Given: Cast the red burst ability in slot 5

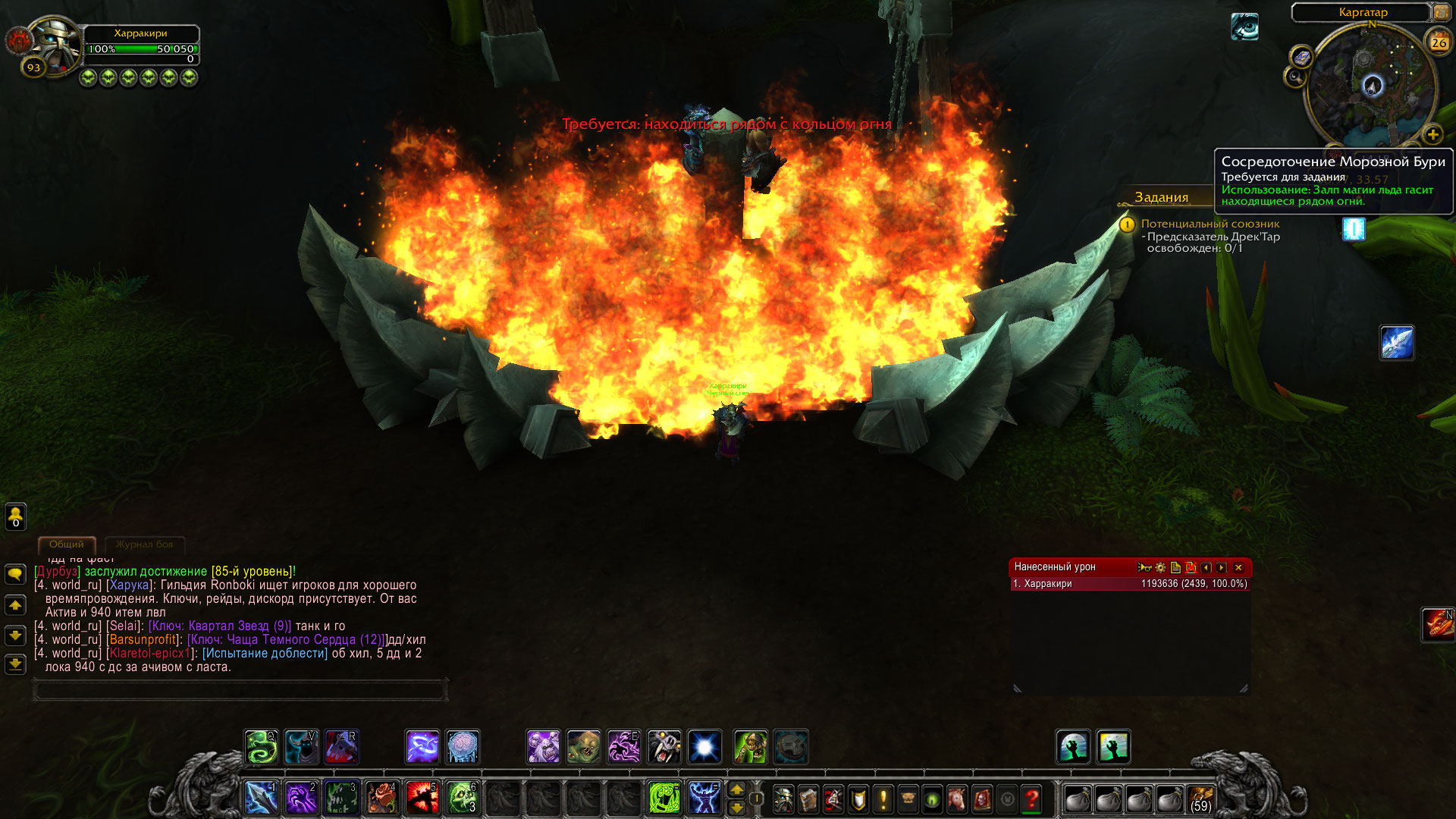Looking at the screenshot, I should 422,798.
